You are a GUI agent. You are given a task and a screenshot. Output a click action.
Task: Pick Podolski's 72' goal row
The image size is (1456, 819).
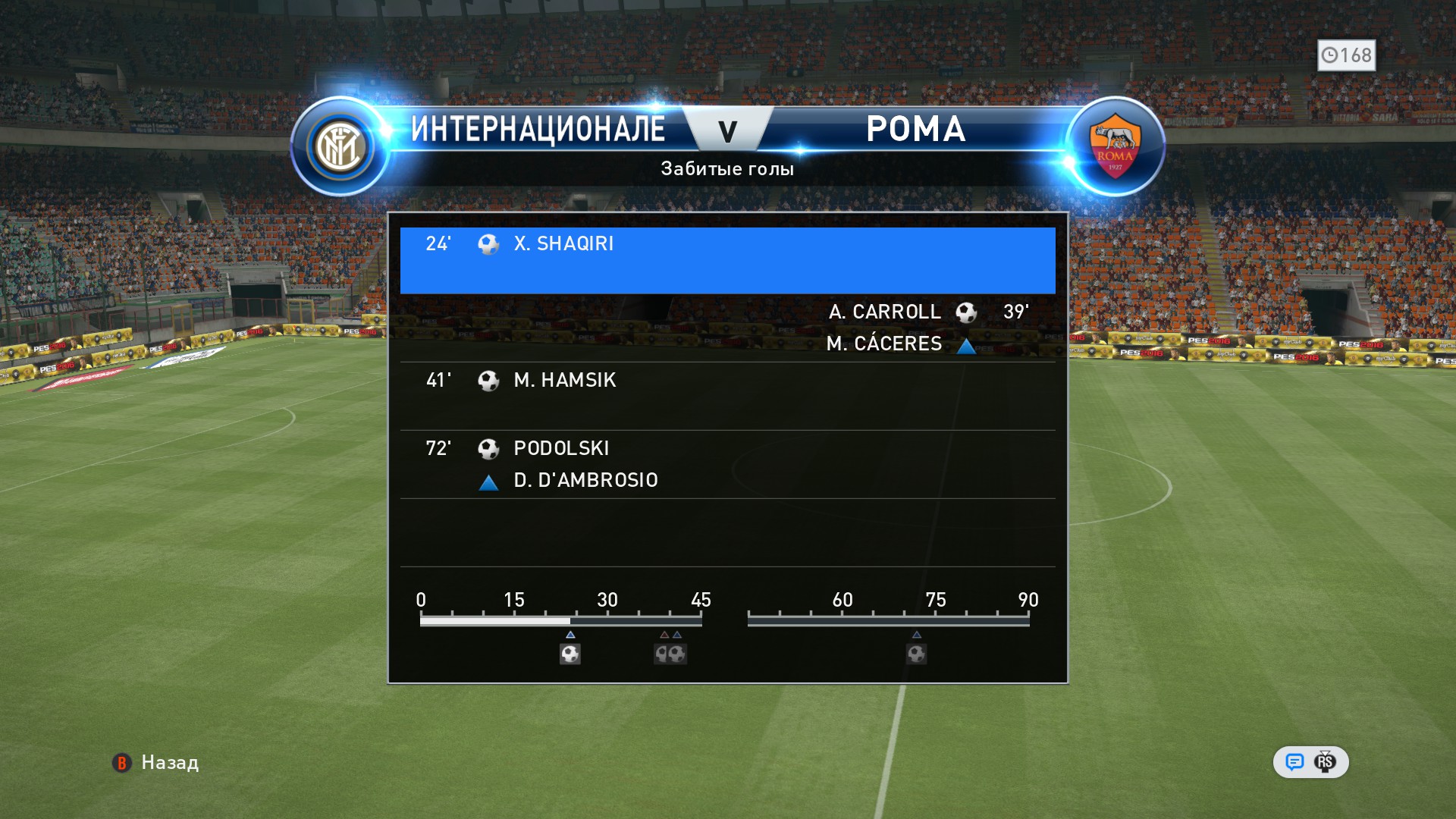727,463
